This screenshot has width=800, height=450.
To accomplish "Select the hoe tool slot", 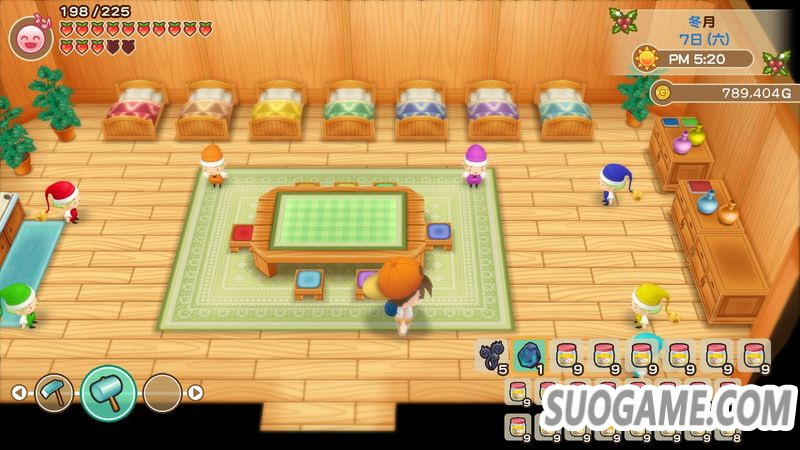I will pos(54,392).
